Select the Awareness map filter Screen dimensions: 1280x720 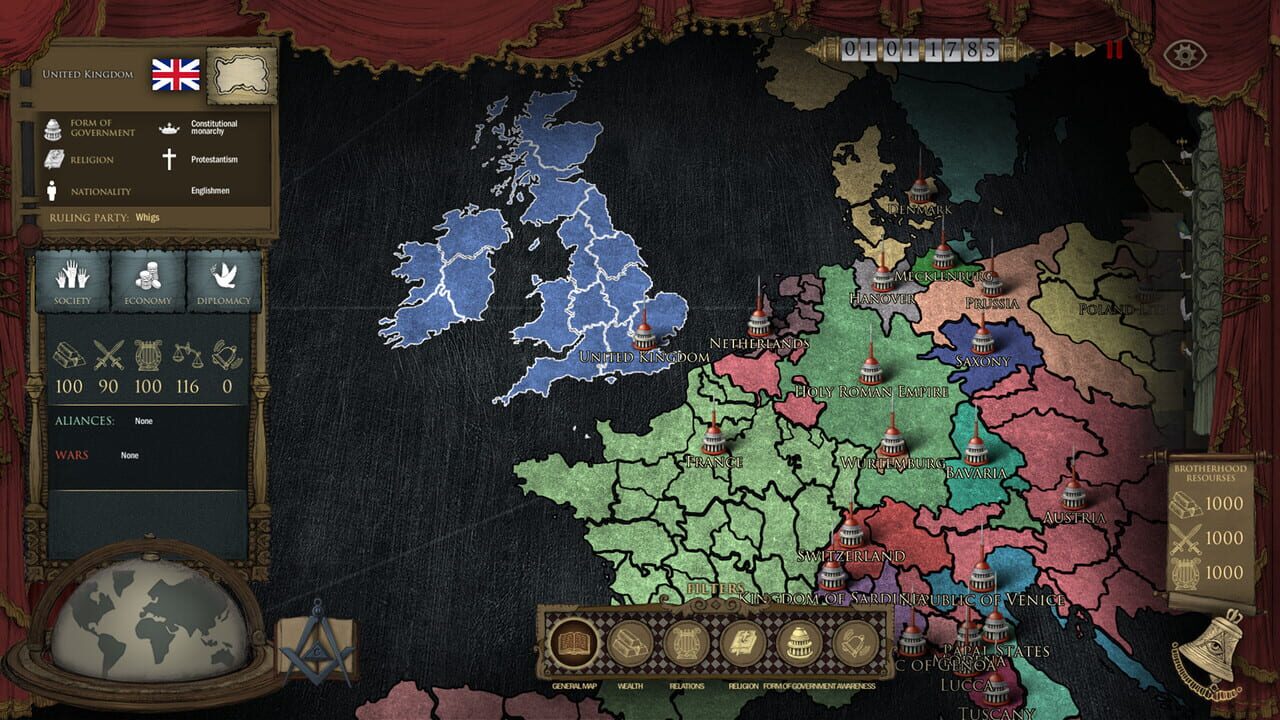click(x=855, y=640)
